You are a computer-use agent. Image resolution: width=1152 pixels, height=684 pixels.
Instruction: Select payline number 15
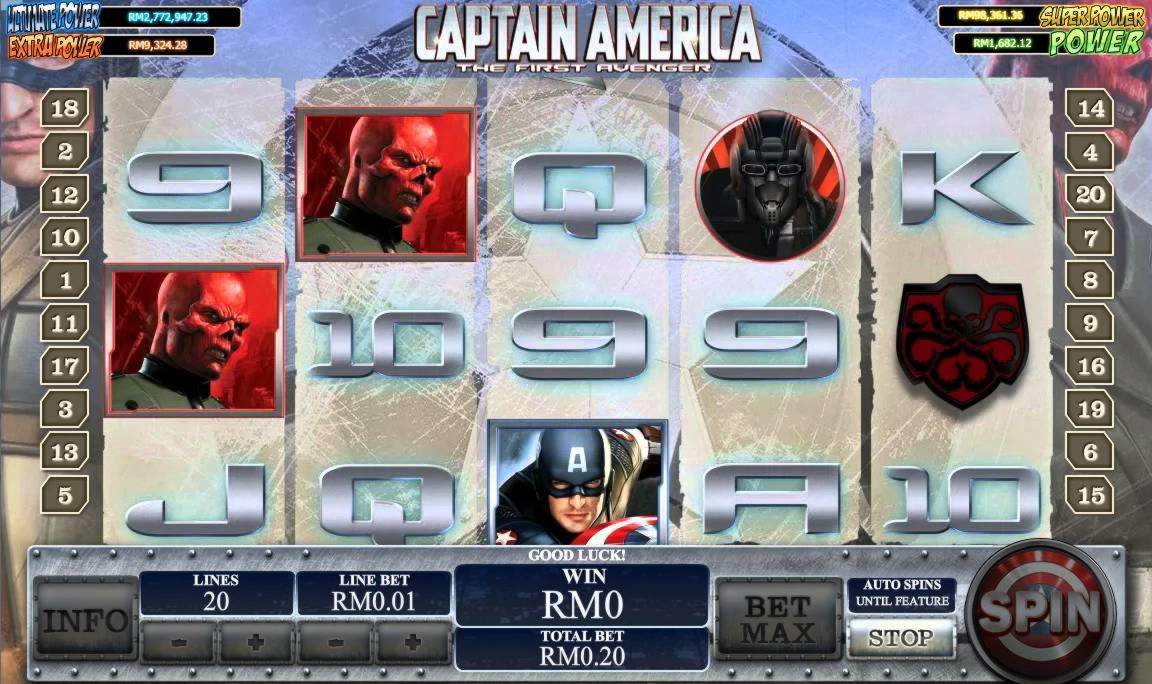pos(1090,494)
